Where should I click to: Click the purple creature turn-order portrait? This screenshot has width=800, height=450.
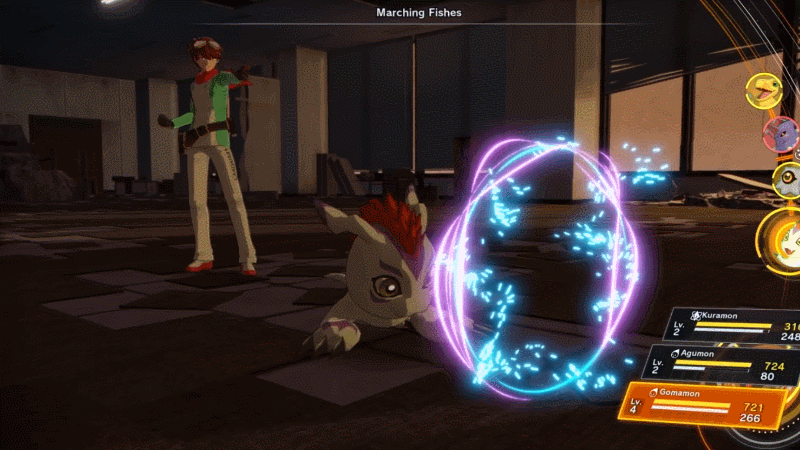click(x=779, y=132)
